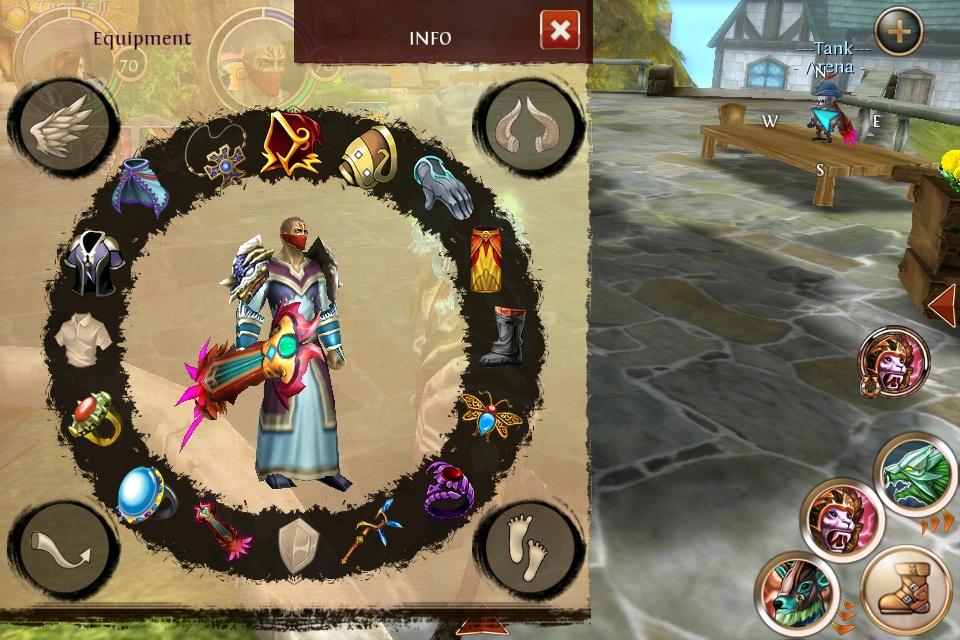960x640 pixels.
Task: Select the empty shield offhand slot
Action: 298,543
